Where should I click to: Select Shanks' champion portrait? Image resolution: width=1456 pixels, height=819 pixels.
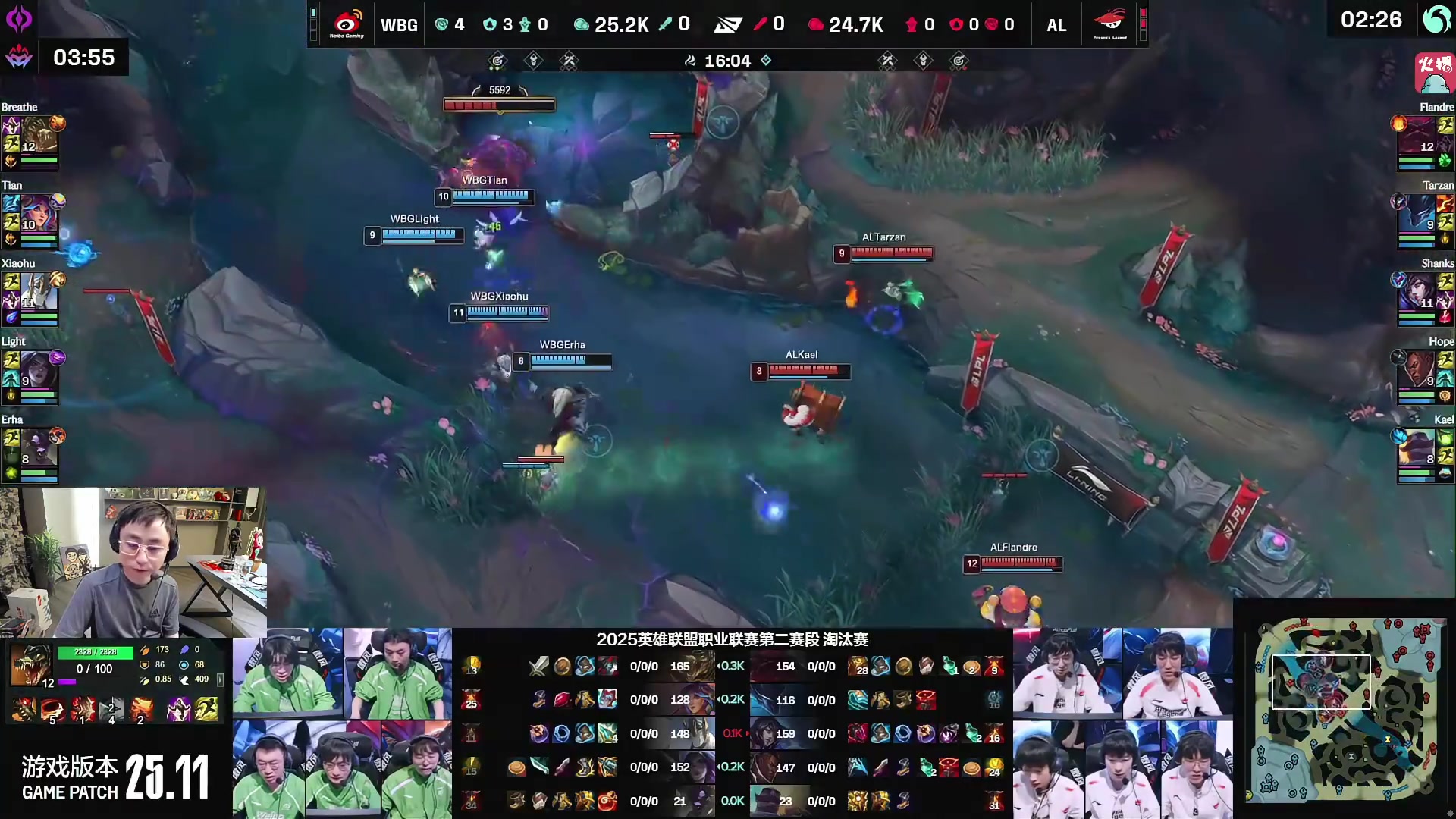click(1417, 291)
